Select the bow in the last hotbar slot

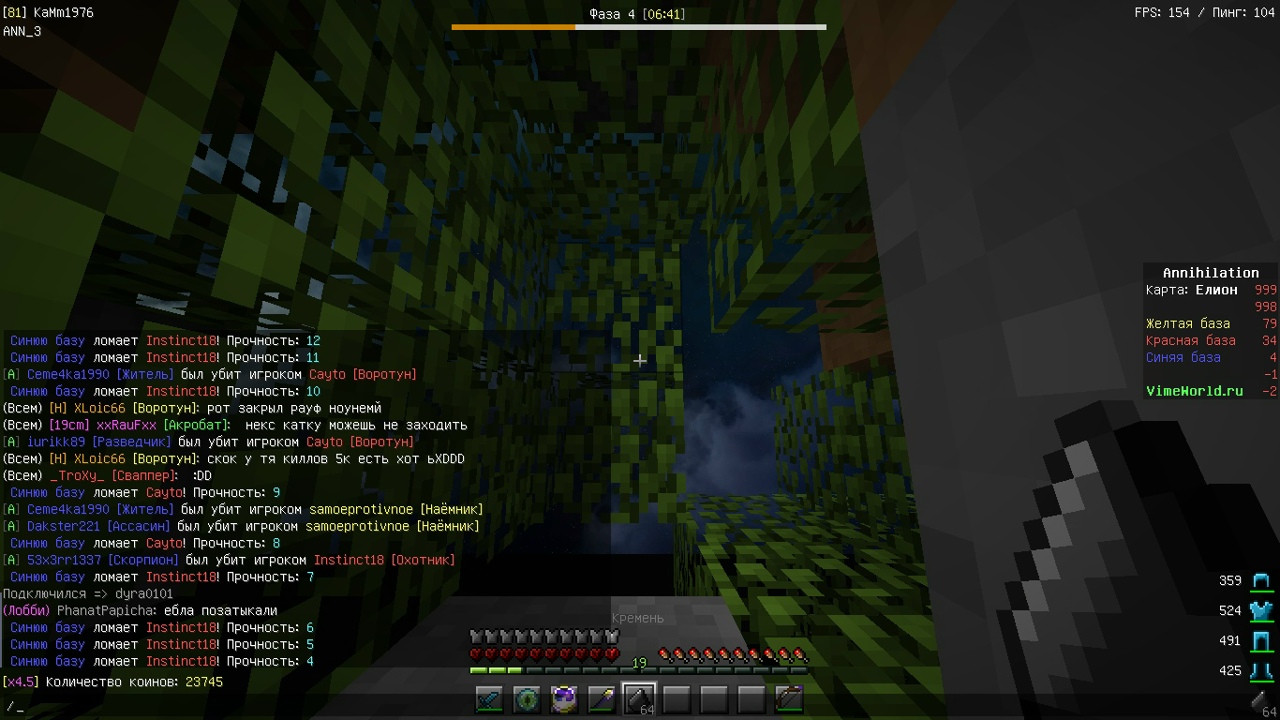pyautogui.click(x=787, y=699)
